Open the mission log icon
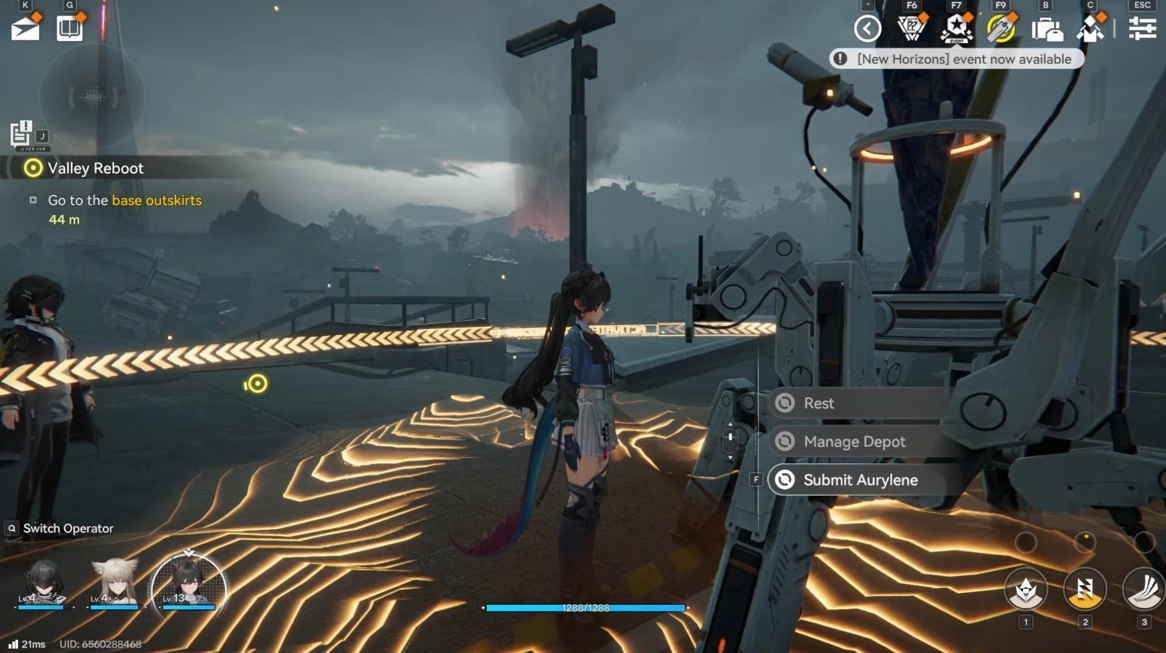 pyautogui.click(x=22, y=133)
